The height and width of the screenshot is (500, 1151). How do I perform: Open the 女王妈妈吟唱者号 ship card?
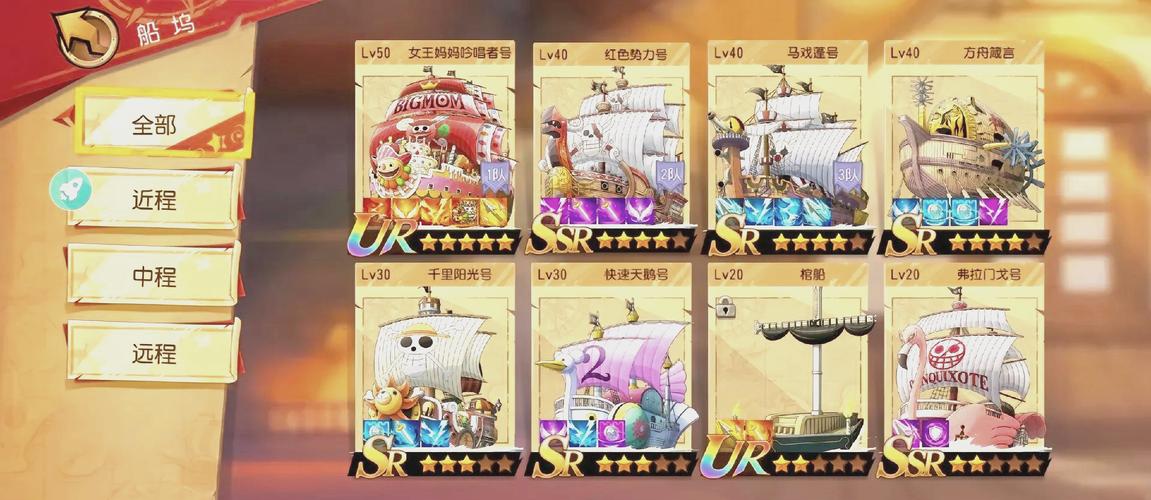435,145
